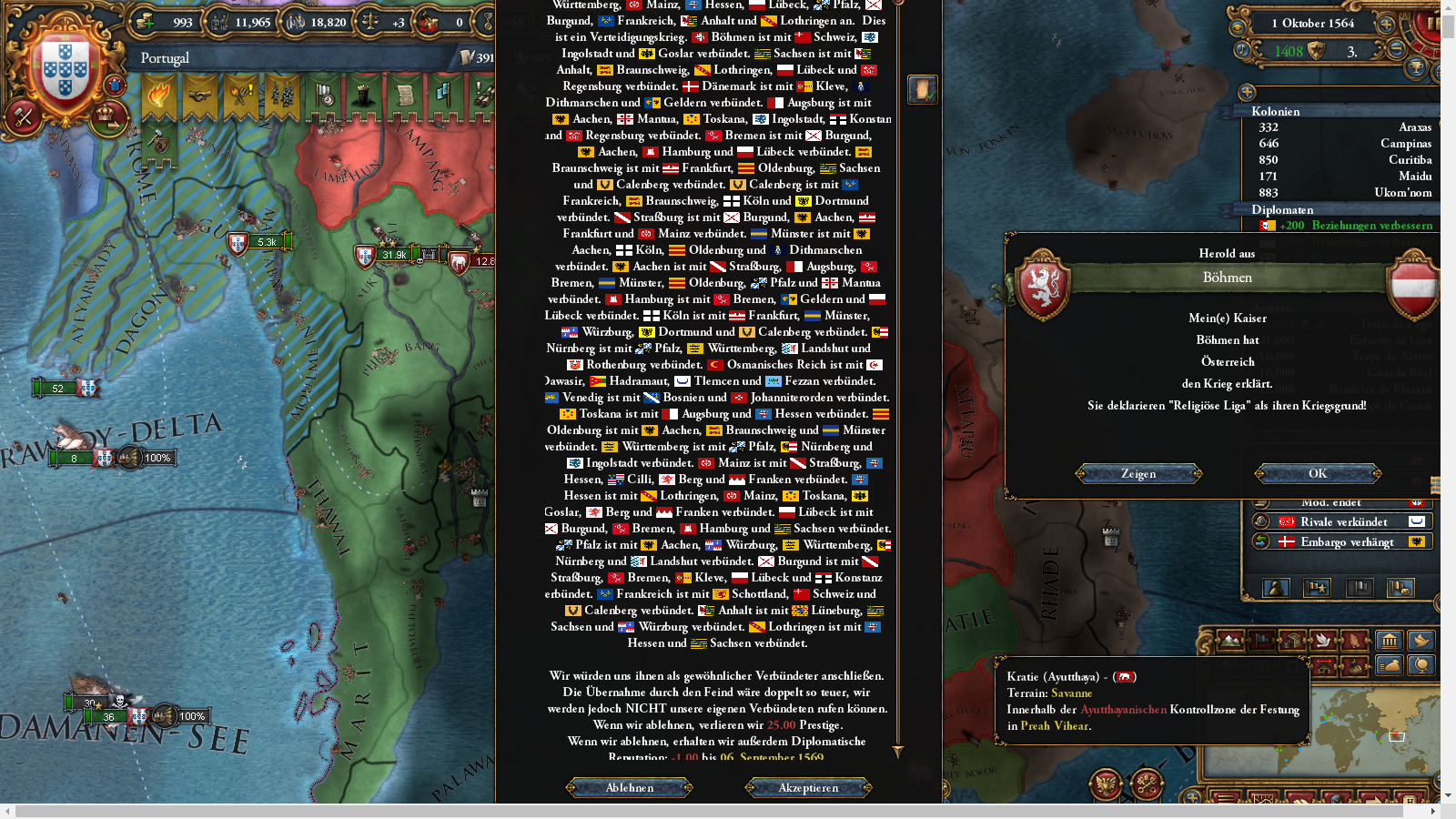Toggle the music note icon beside the date panel
Viewport: 1456px width, 819px height.
pyautogui.click(x=1241, y=50)
